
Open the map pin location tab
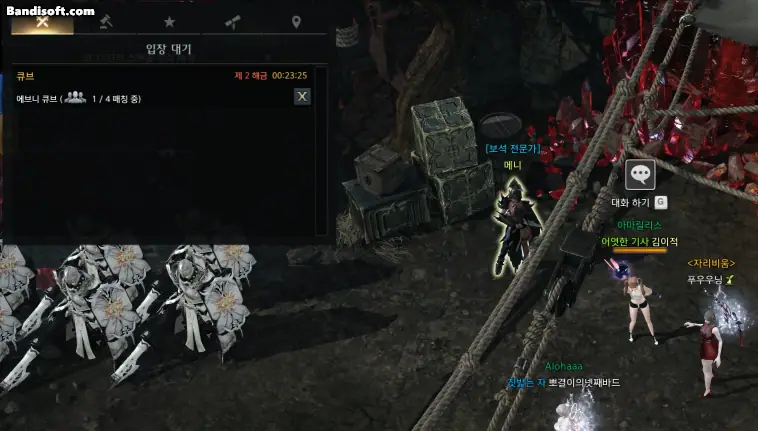(x=296, y=22)
